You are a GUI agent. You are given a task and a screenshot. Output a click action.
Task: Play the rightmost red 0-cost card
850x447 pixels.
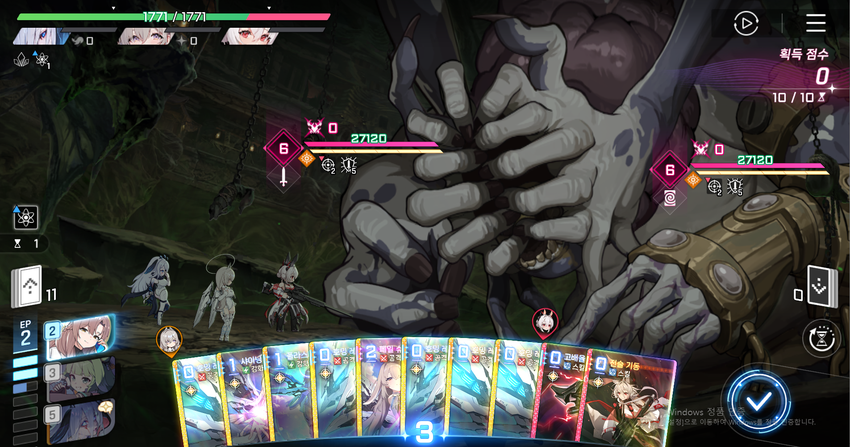[x=631, y=395]
